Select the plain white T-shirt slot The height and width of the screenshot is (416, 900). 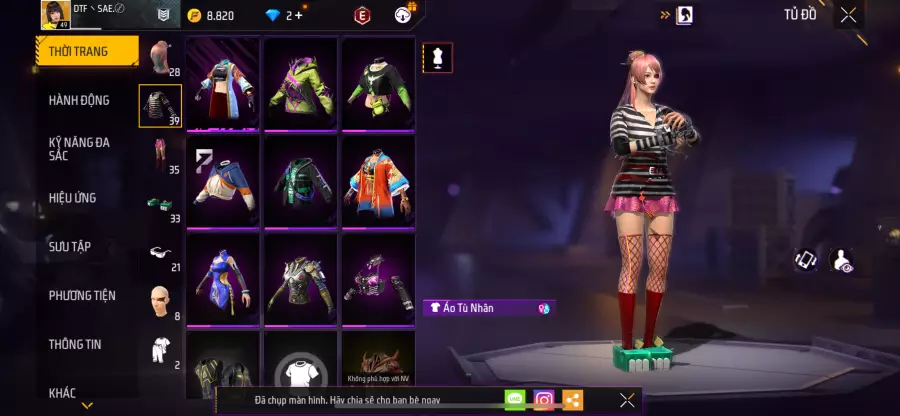[301, 372]
